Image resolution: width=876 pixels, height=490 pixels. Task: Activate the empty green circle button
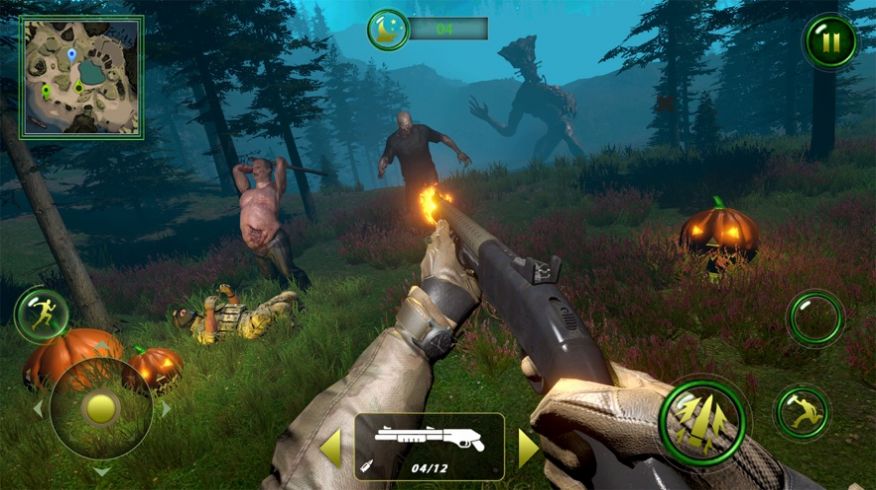[815, 319]
